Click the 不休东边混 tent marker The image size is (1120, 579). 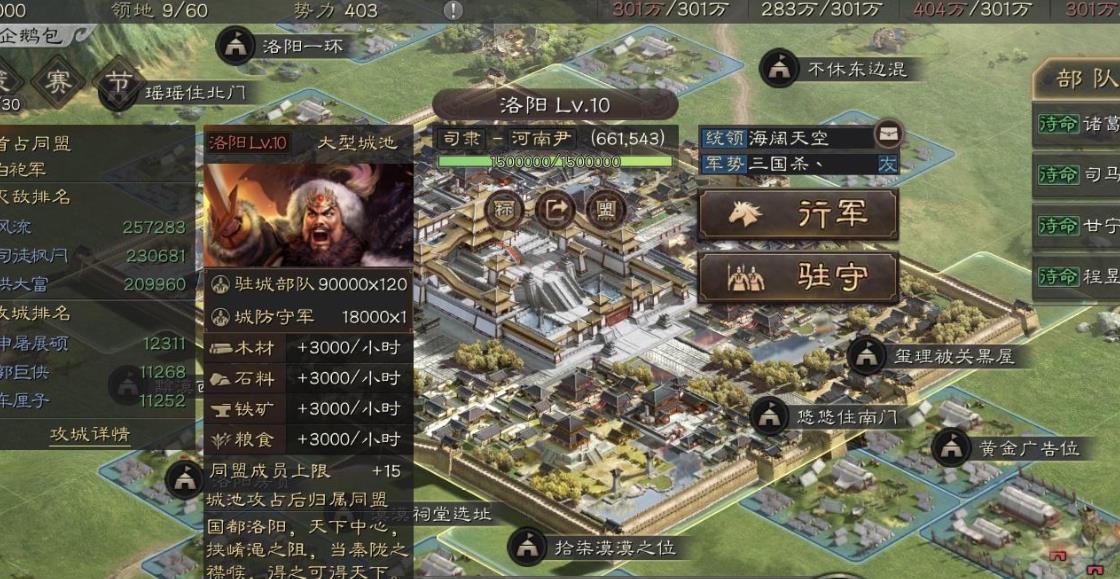(778, 68)
